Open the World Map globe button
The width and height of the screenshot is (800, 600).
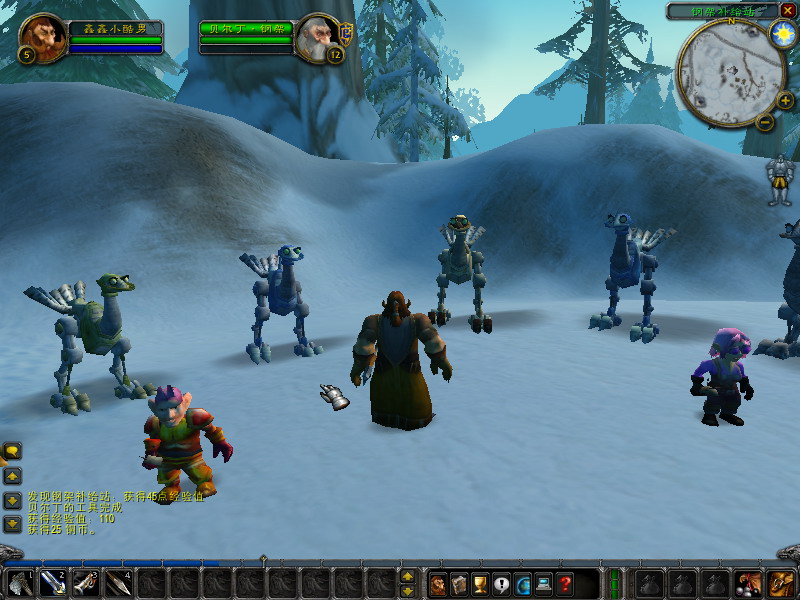[523, 584]
